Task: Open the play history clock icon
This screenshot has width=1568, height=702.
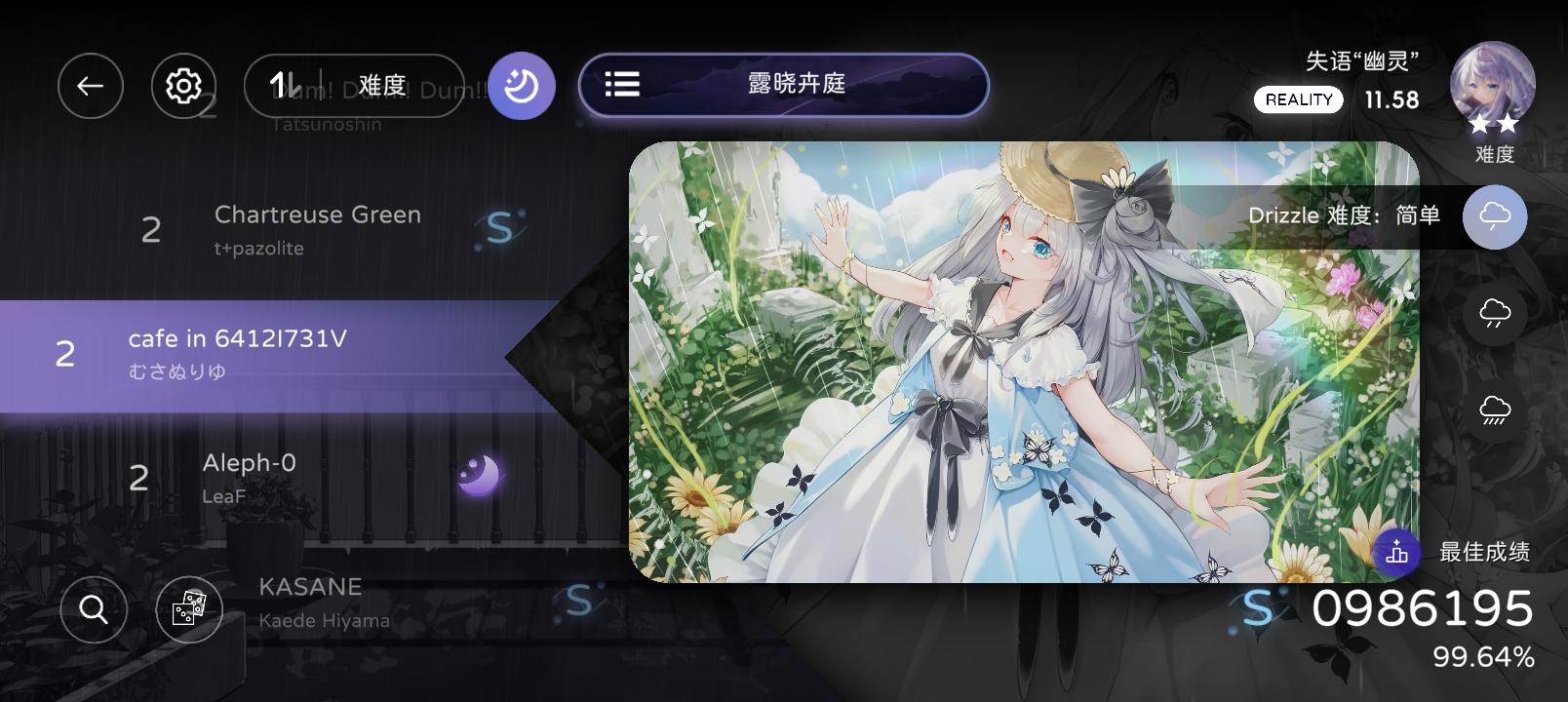Action: pyautogui.click(x=521, y=86)
